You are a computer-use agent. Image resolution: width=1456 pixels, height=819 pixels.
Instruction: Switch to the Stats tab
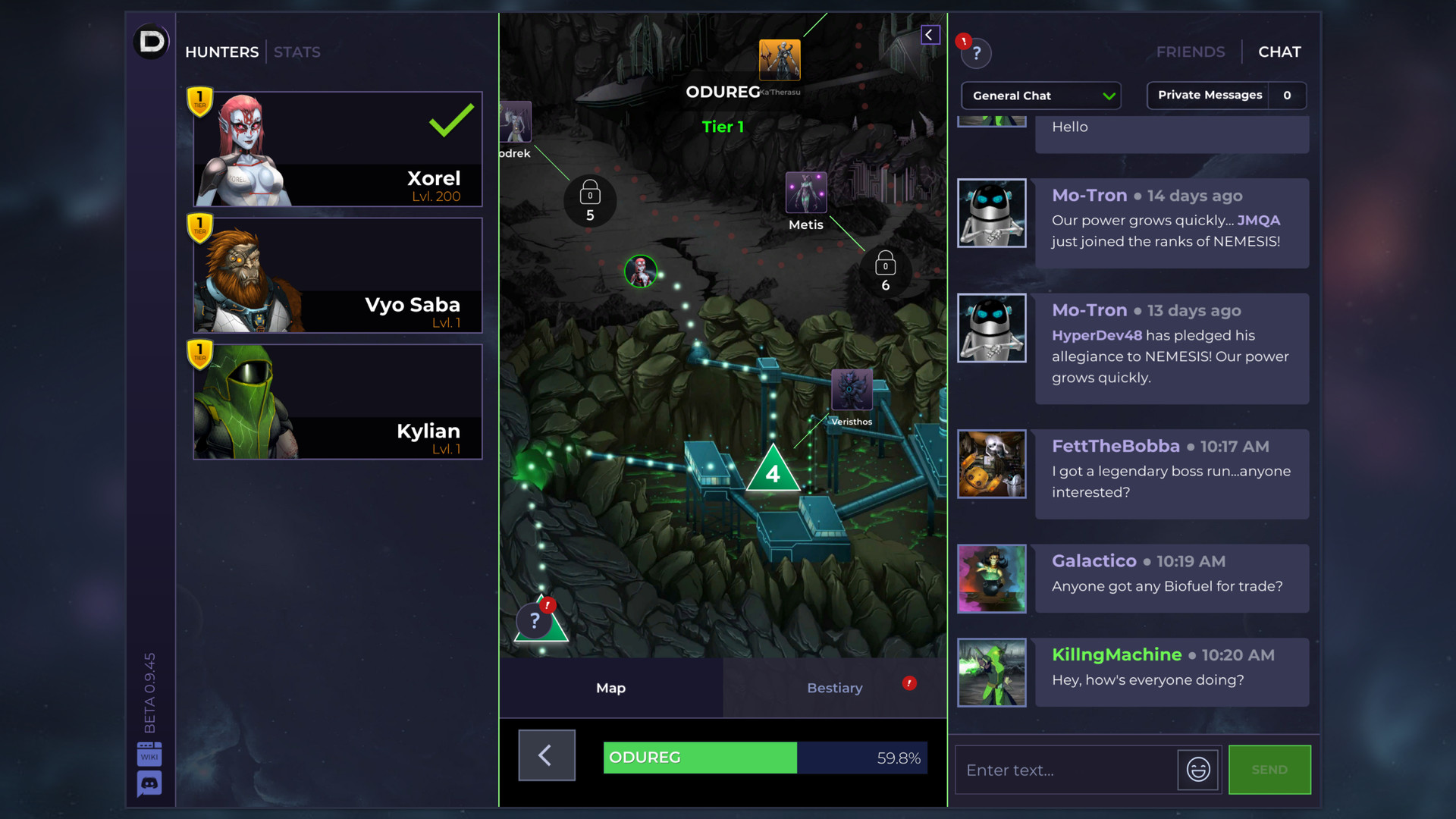[x=297, y=52]
